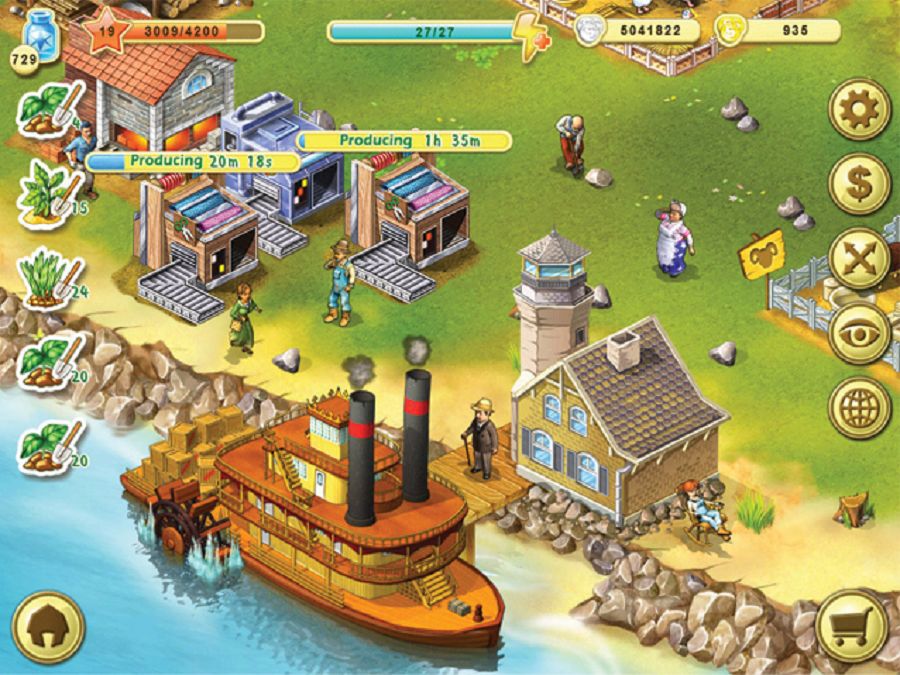Tap the Producing 1h 35m label

tap(405, 141)
